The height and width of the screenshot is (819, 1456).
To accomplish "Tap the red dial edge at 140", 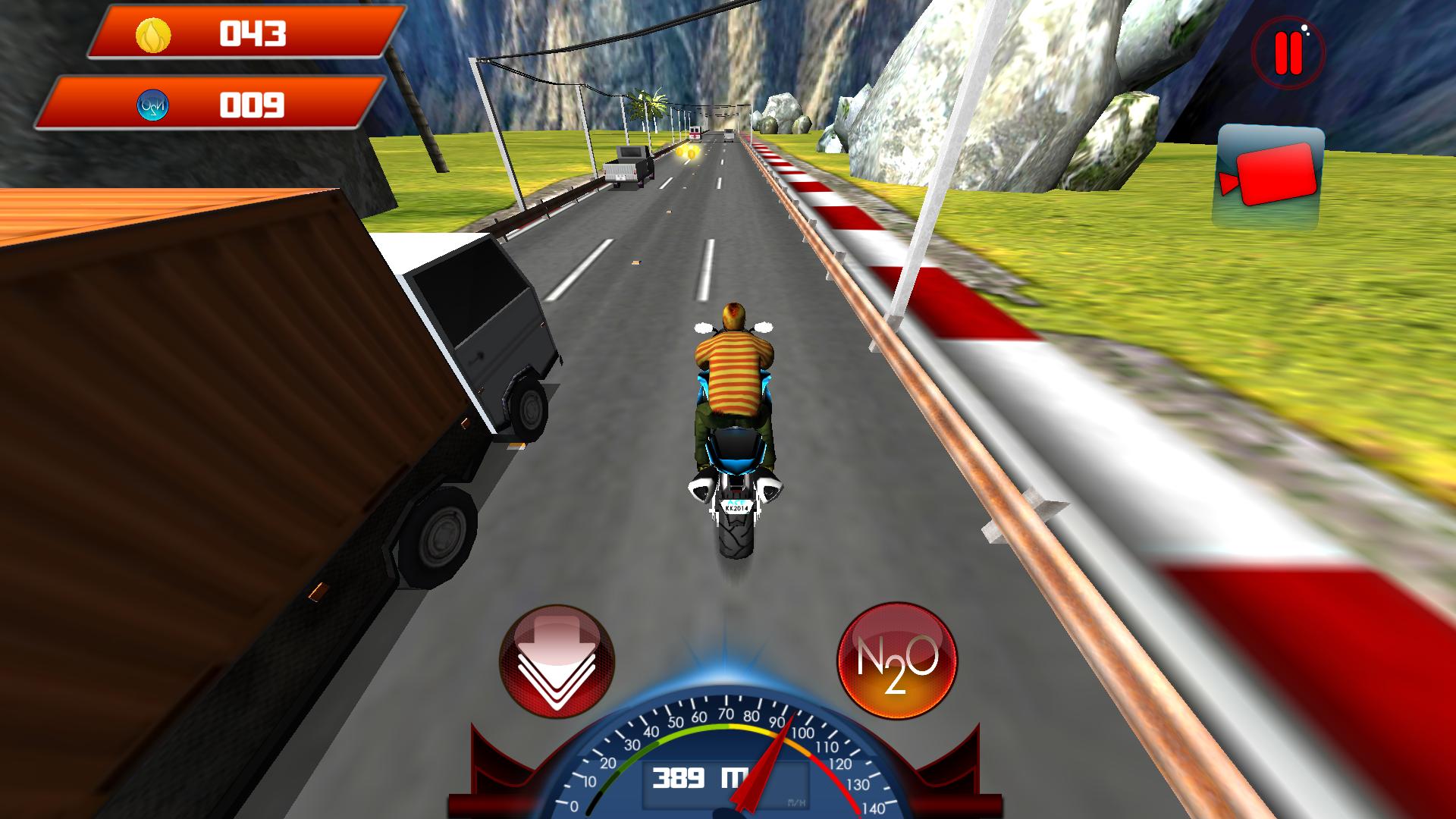I will coord(866,813).
